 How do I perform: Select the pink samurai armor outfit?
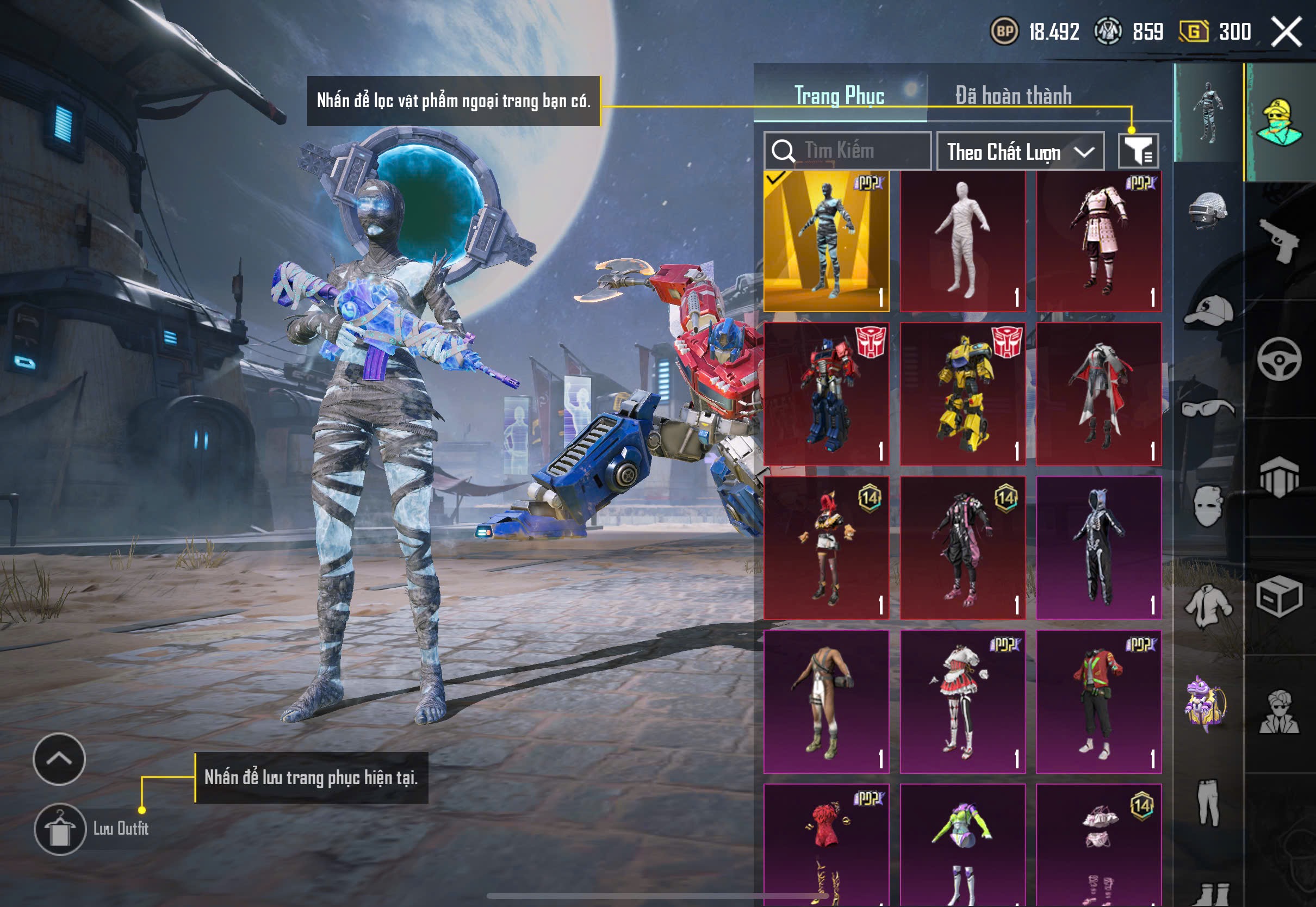click(x=1098, y=241)
